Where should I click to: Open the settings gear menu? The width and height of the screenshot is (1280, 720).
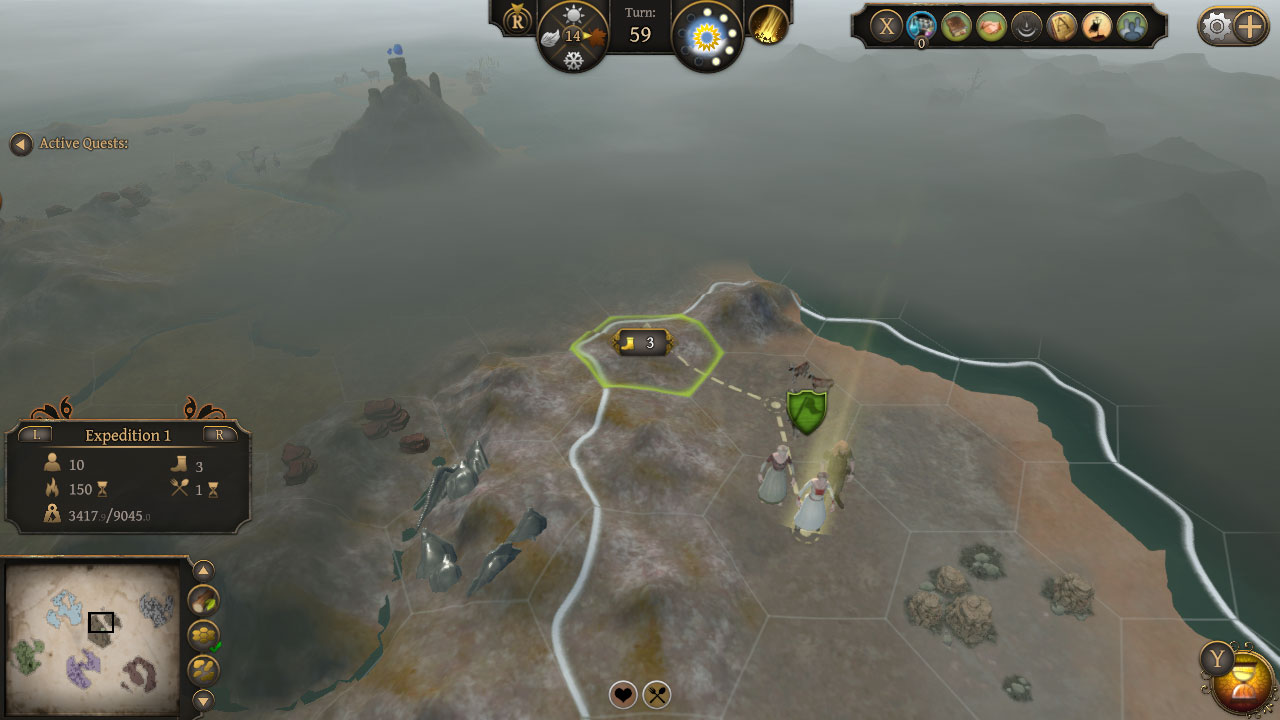[x=1217, y=26]
